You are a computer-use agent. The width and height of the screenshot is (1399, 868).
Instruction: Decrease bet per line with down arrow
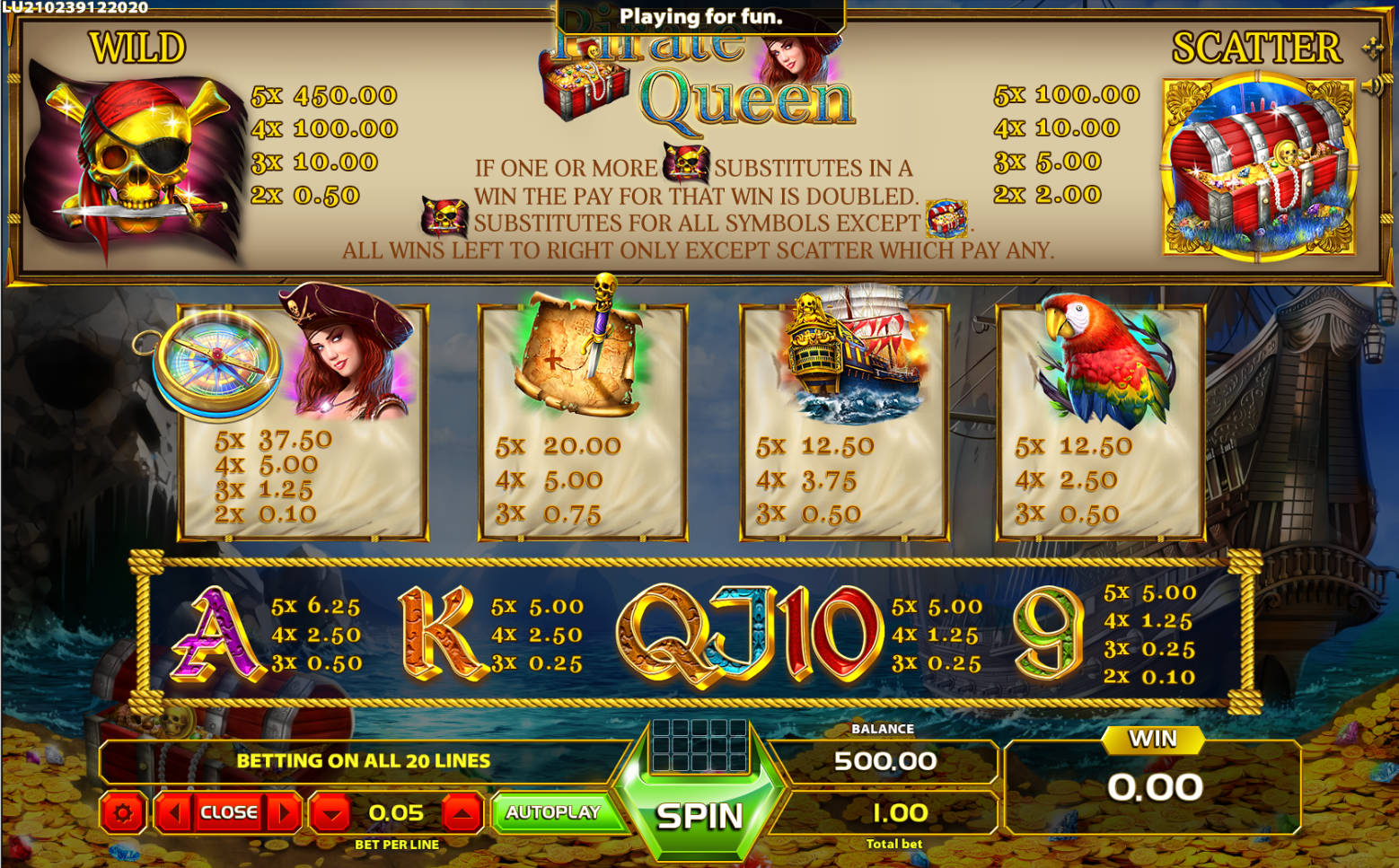[x=332, y=812]
